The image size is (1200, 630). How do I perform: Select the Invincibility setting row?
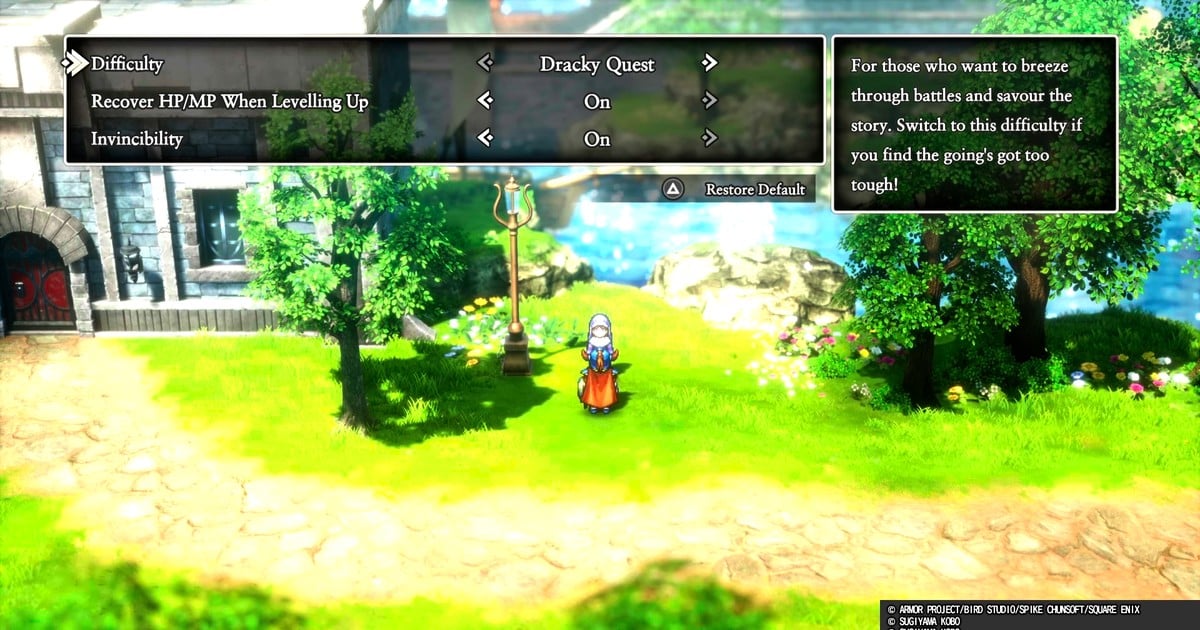137,139
